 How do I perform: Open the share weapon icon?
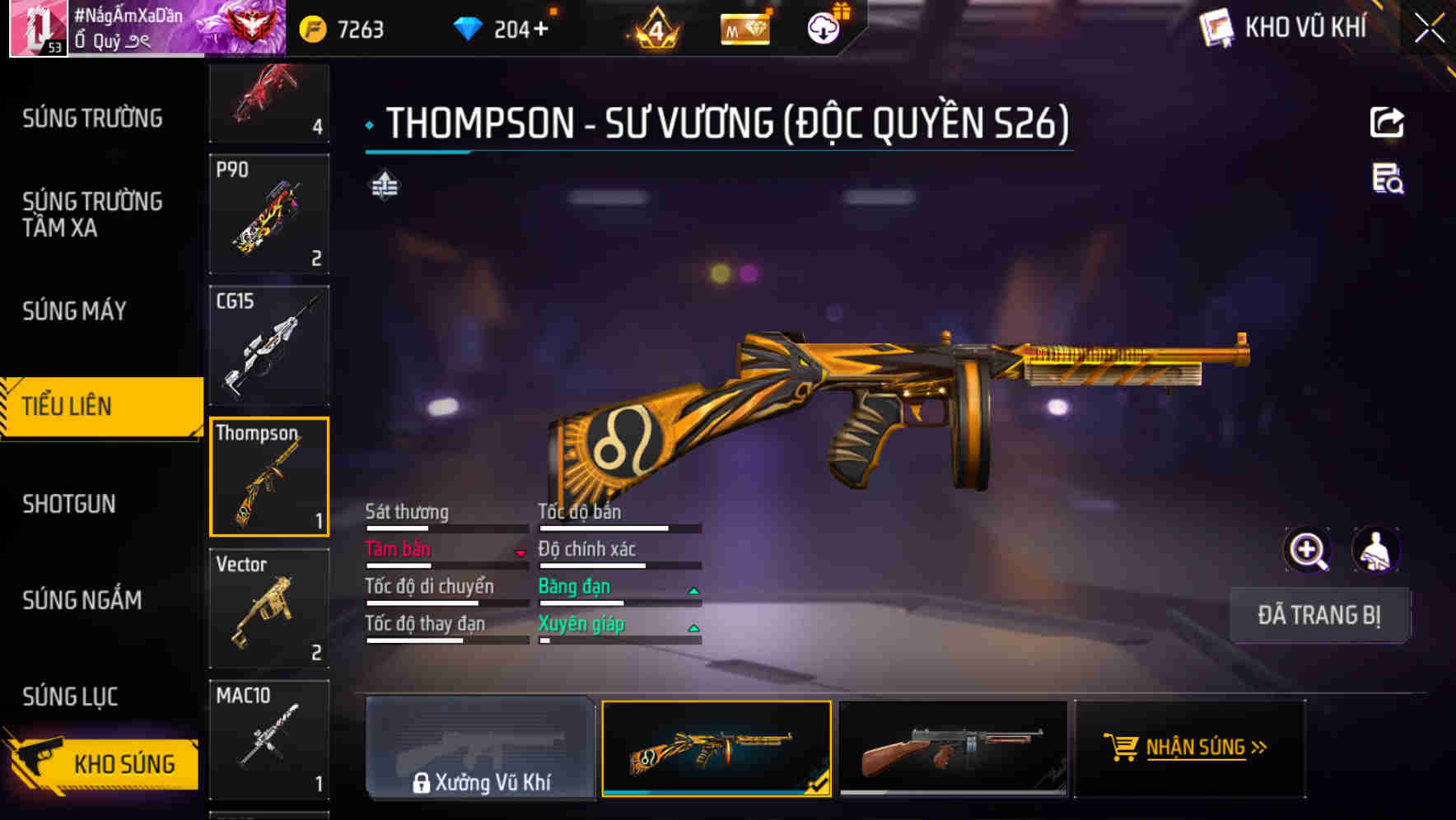(1387, 122)
